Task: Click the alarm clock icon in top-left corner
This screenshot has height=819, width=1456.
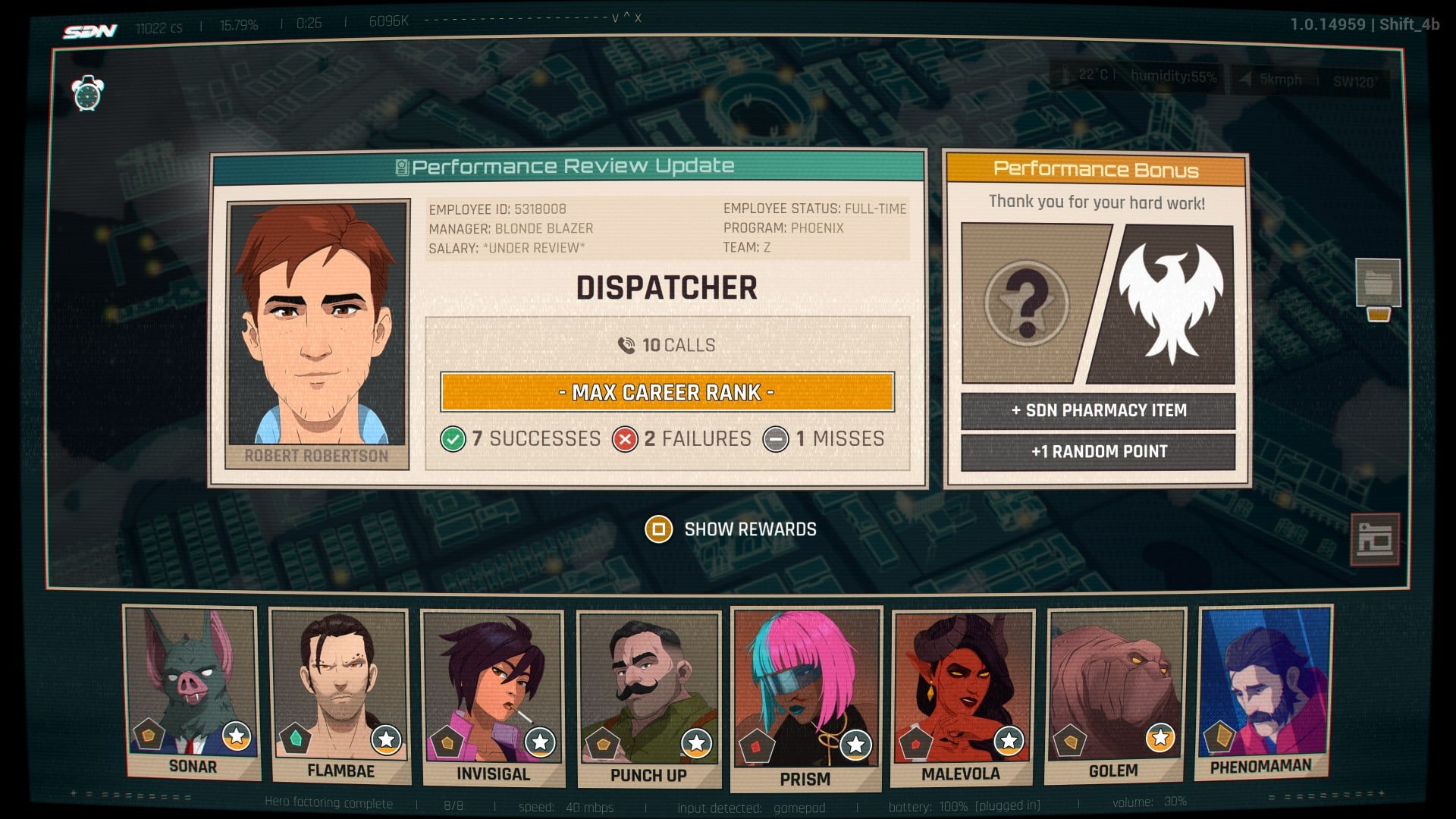Action: click(x=86, y=96)
